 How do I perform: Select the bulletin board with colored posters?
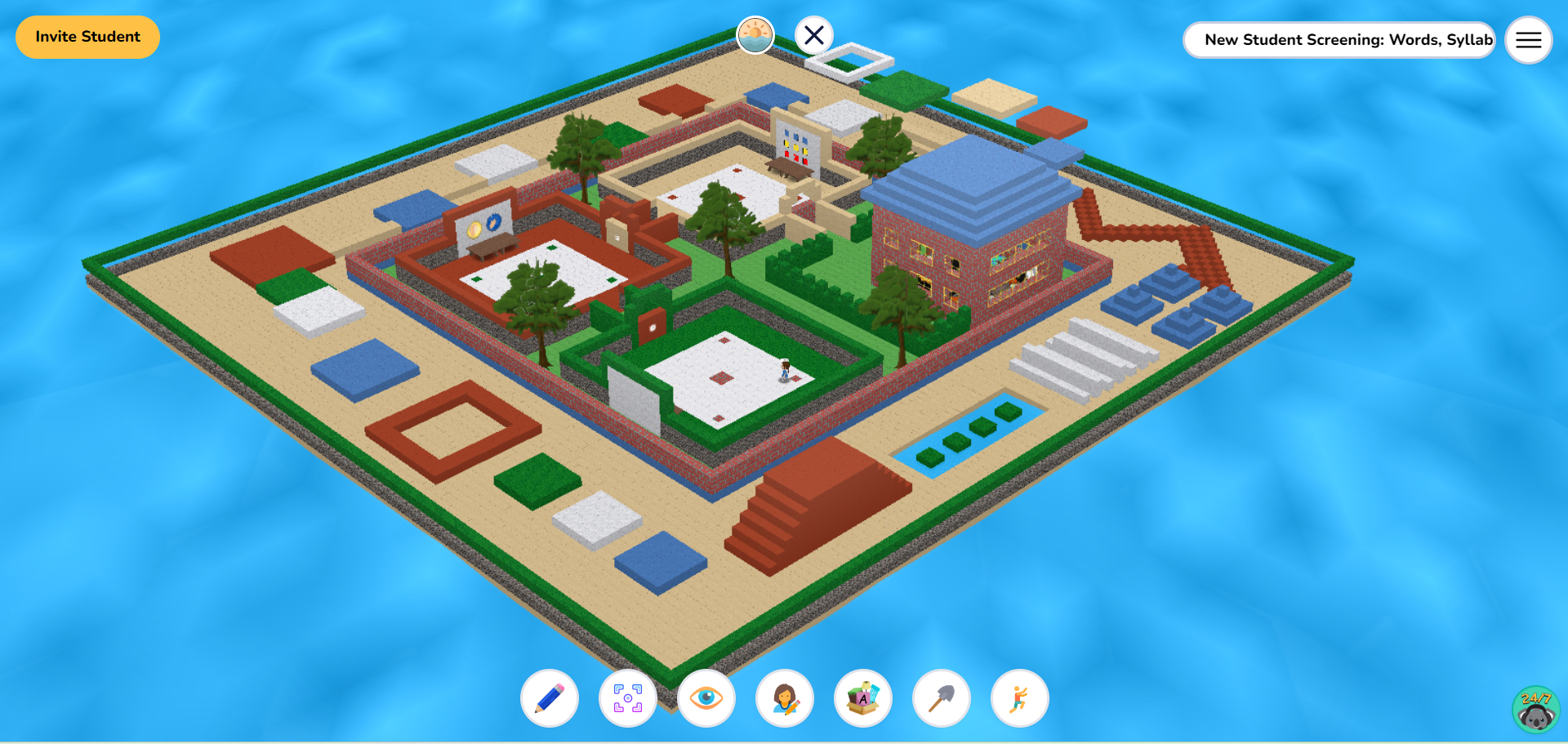pos(797,147)
